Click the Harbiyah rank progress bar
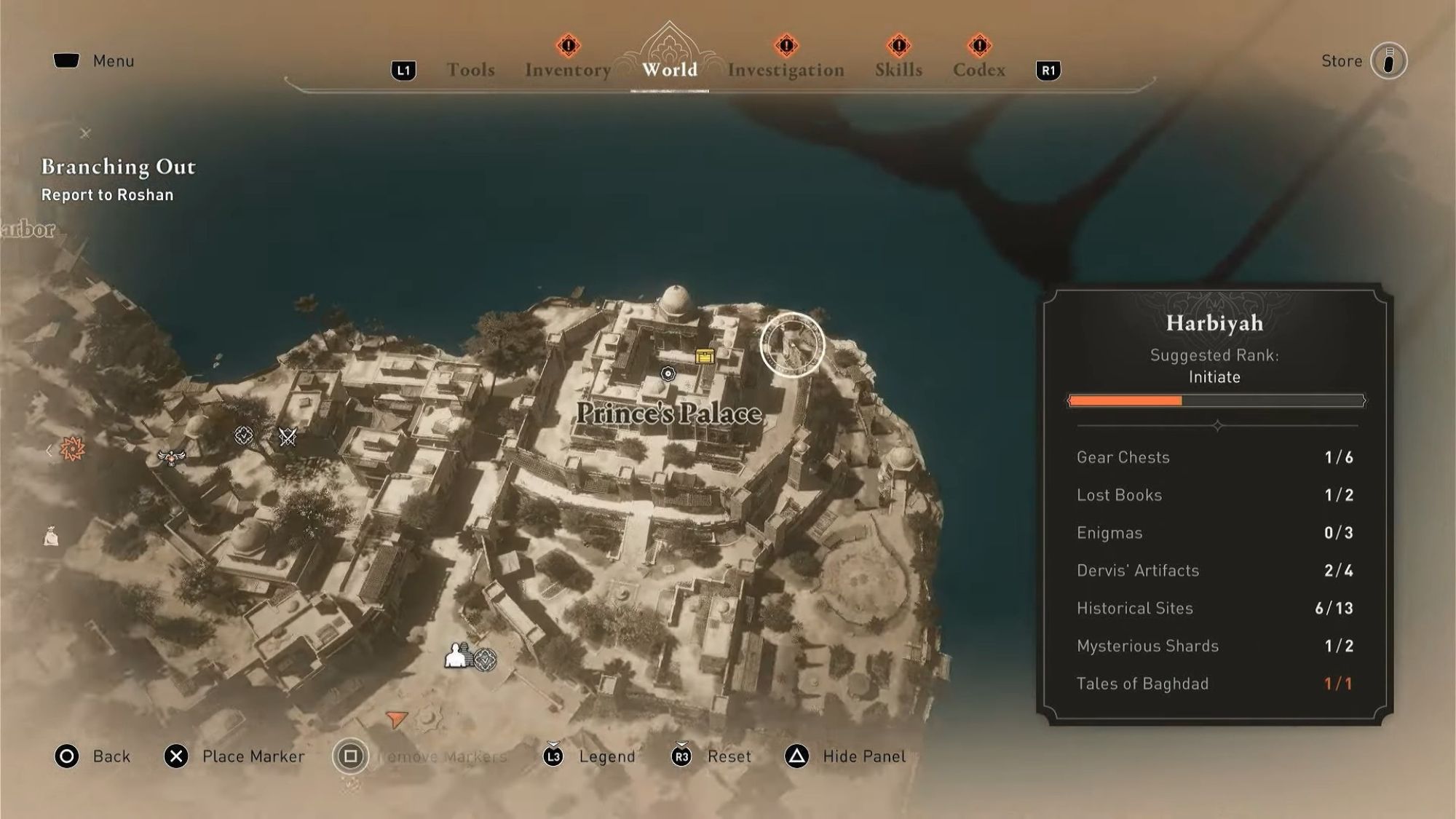This screenshot has height=819, width=1456. 1214,400
